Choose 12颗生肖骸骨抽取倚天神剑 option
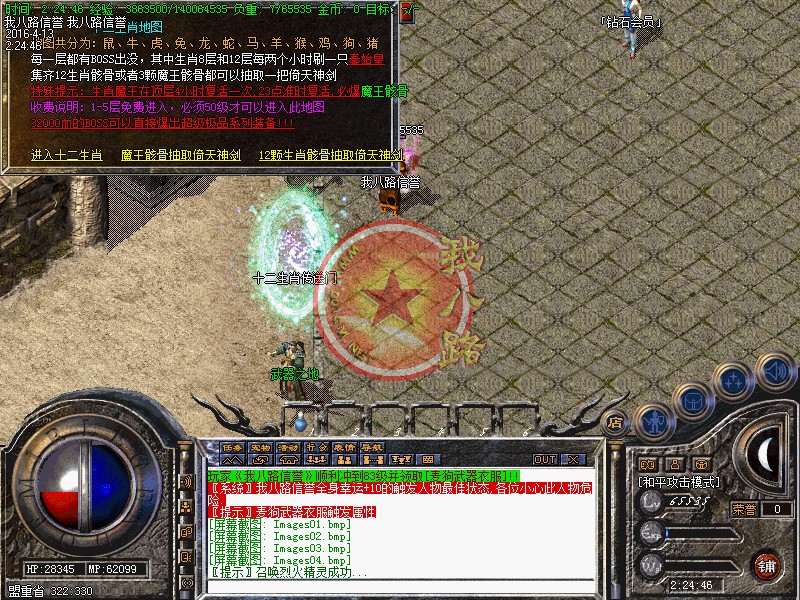Viewport: 800px width, 600px height. (x=330, y=155)
